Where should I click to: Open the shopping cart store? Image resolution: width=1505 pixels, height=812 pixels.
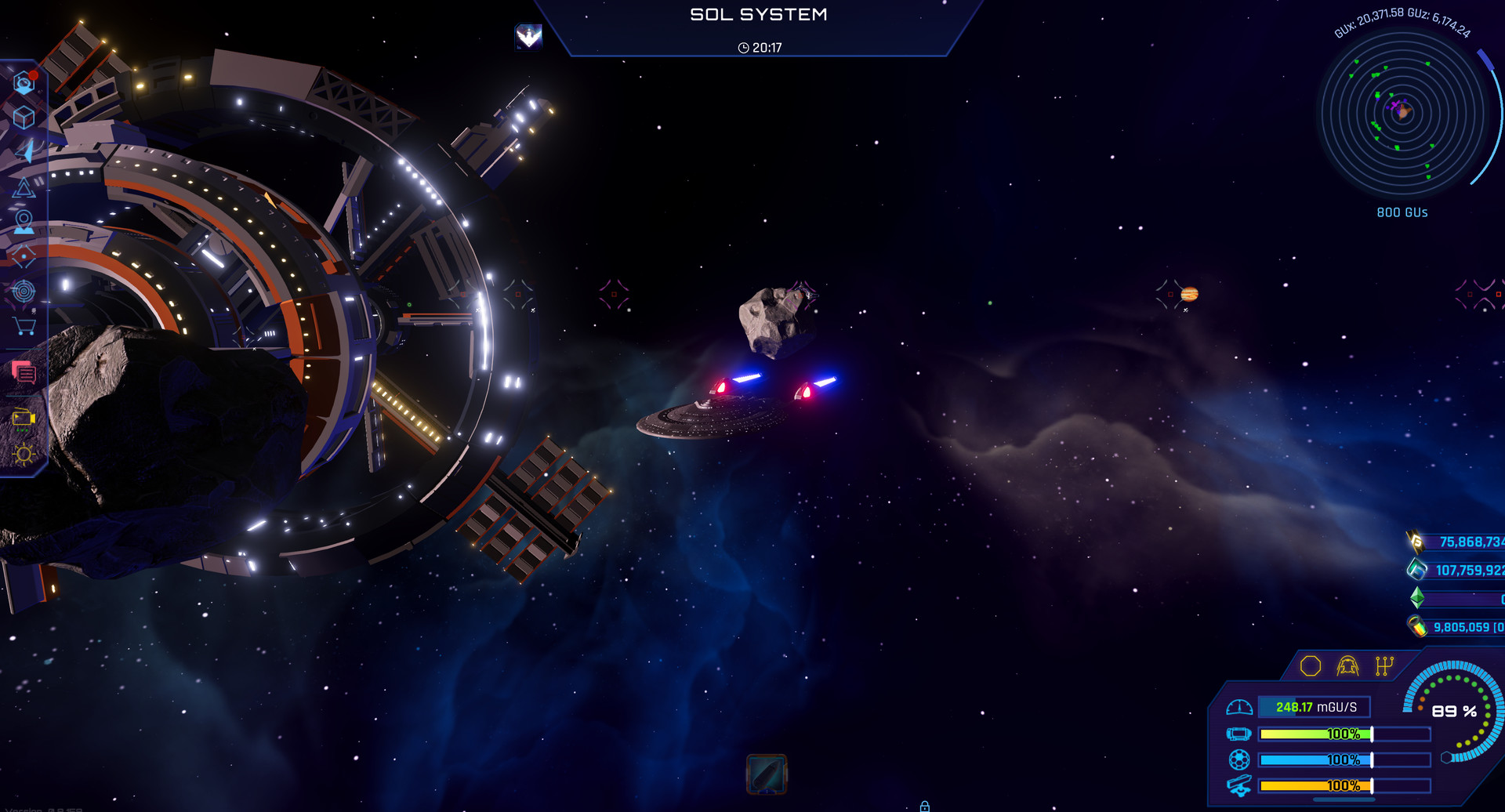pos(24,324)
